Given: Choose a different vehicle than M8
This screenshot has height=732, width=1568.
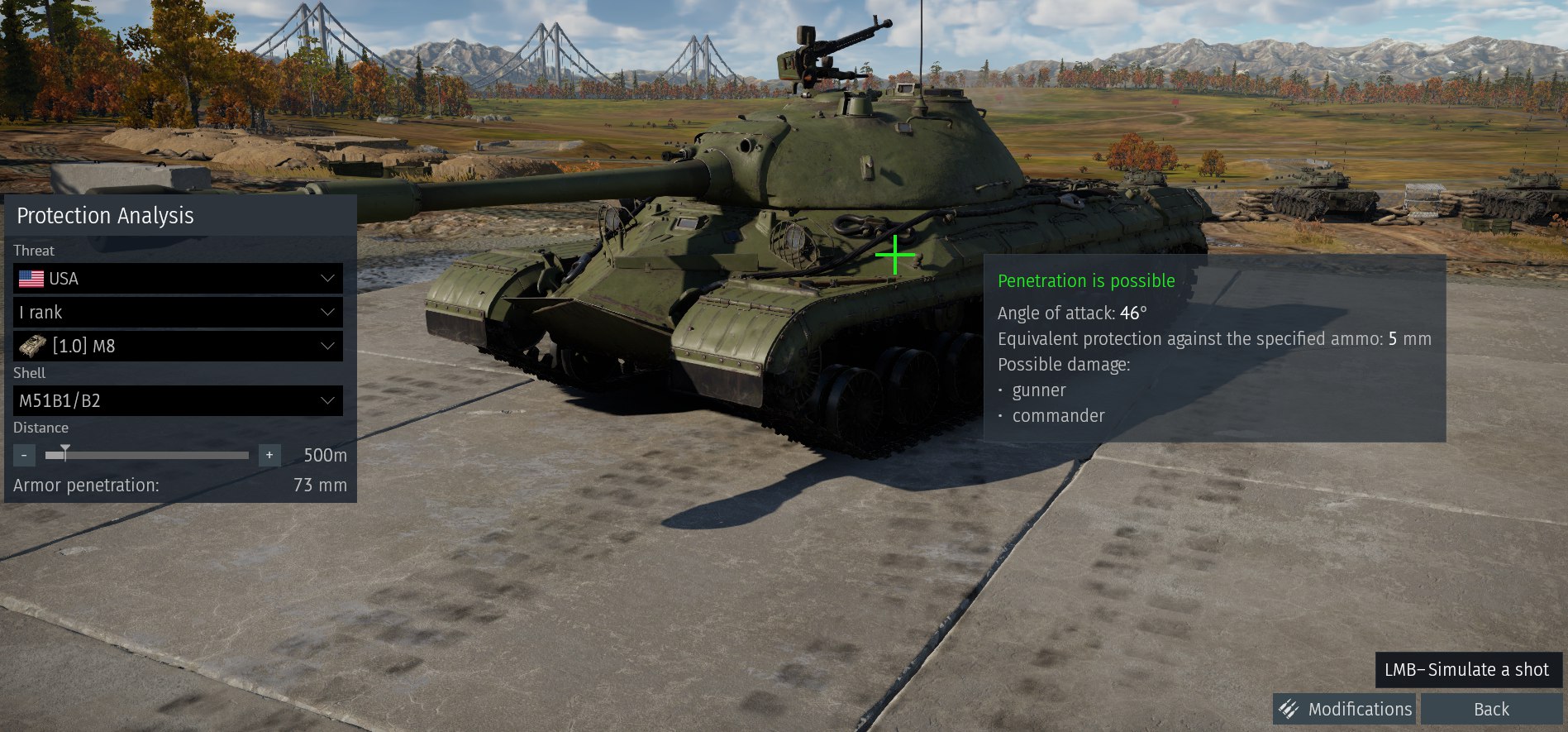Looking at the screenshot, I should (x=178, y=346).
